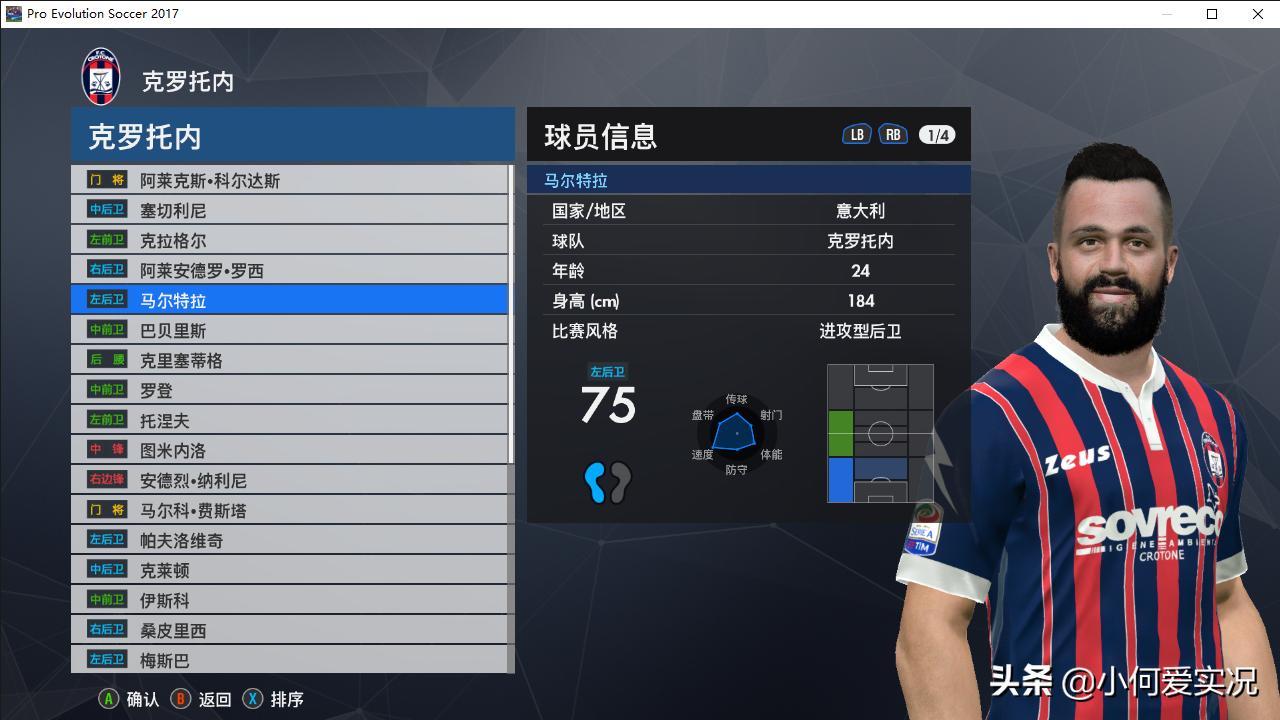Toggle the 左后卫 badge on 马尔特拉

105,299
